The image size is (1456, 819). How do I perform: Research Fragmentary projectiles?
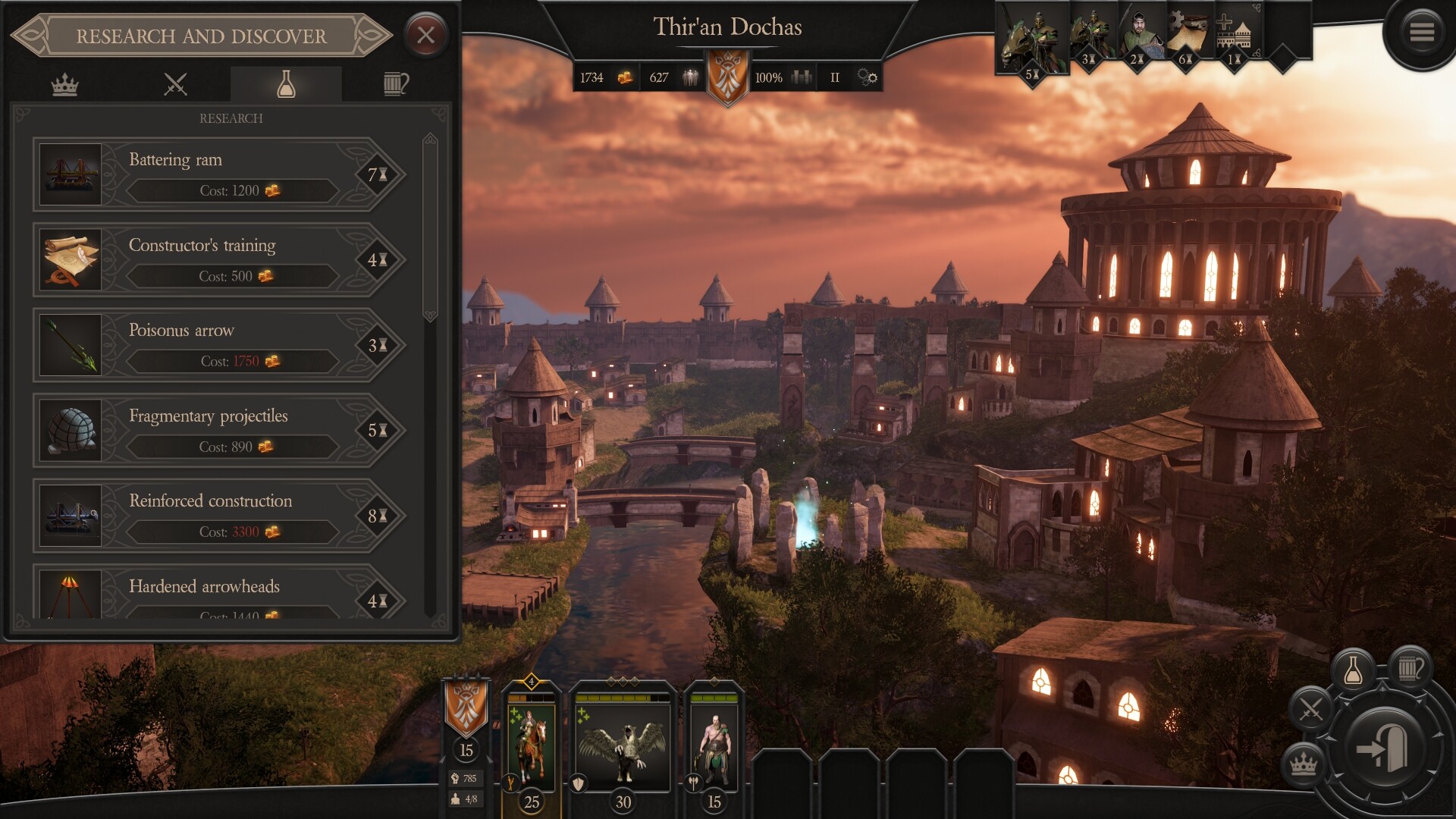(220, 430)
